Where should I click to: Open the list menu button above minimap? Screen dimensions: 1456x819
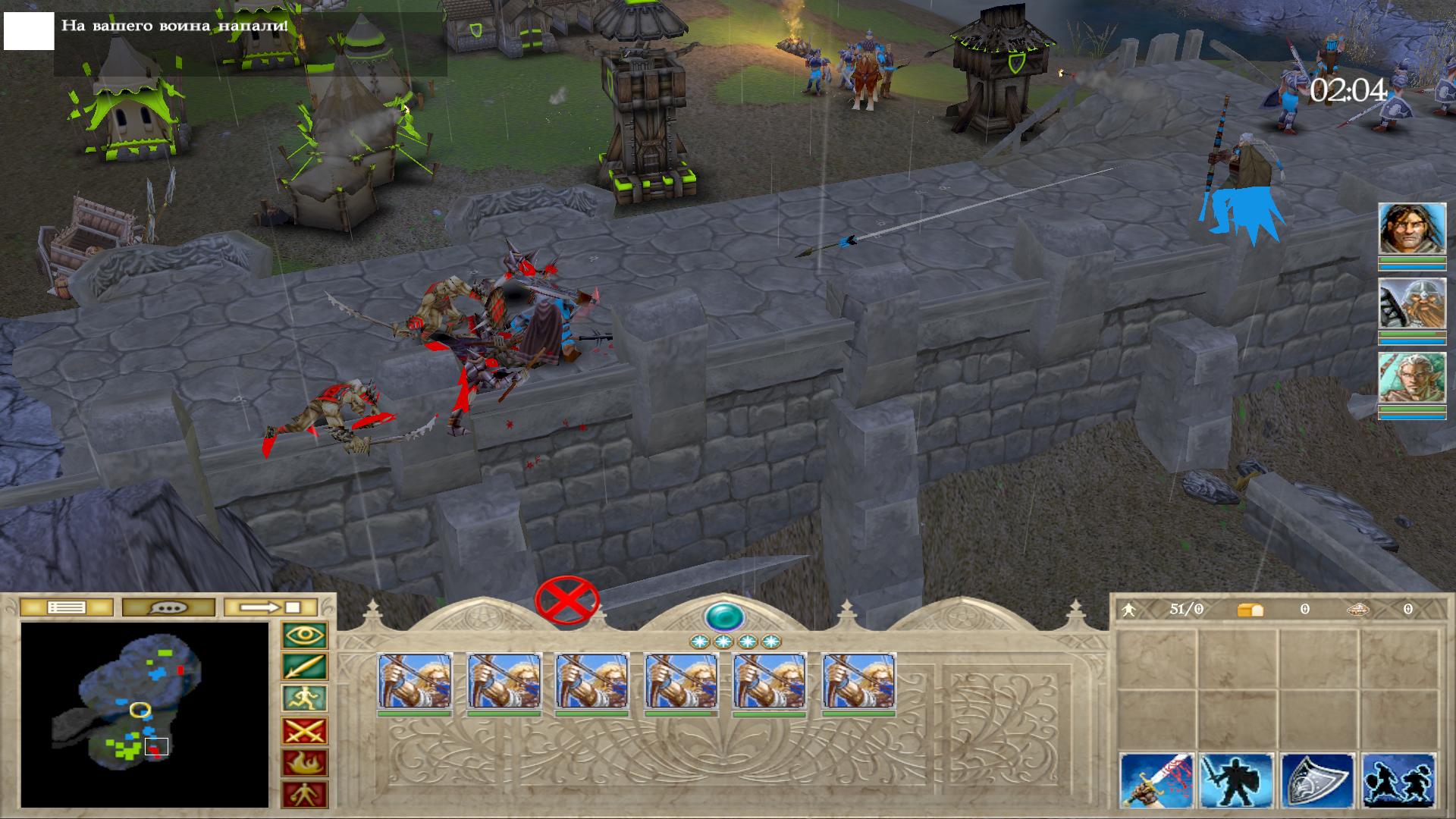point(66,607)
